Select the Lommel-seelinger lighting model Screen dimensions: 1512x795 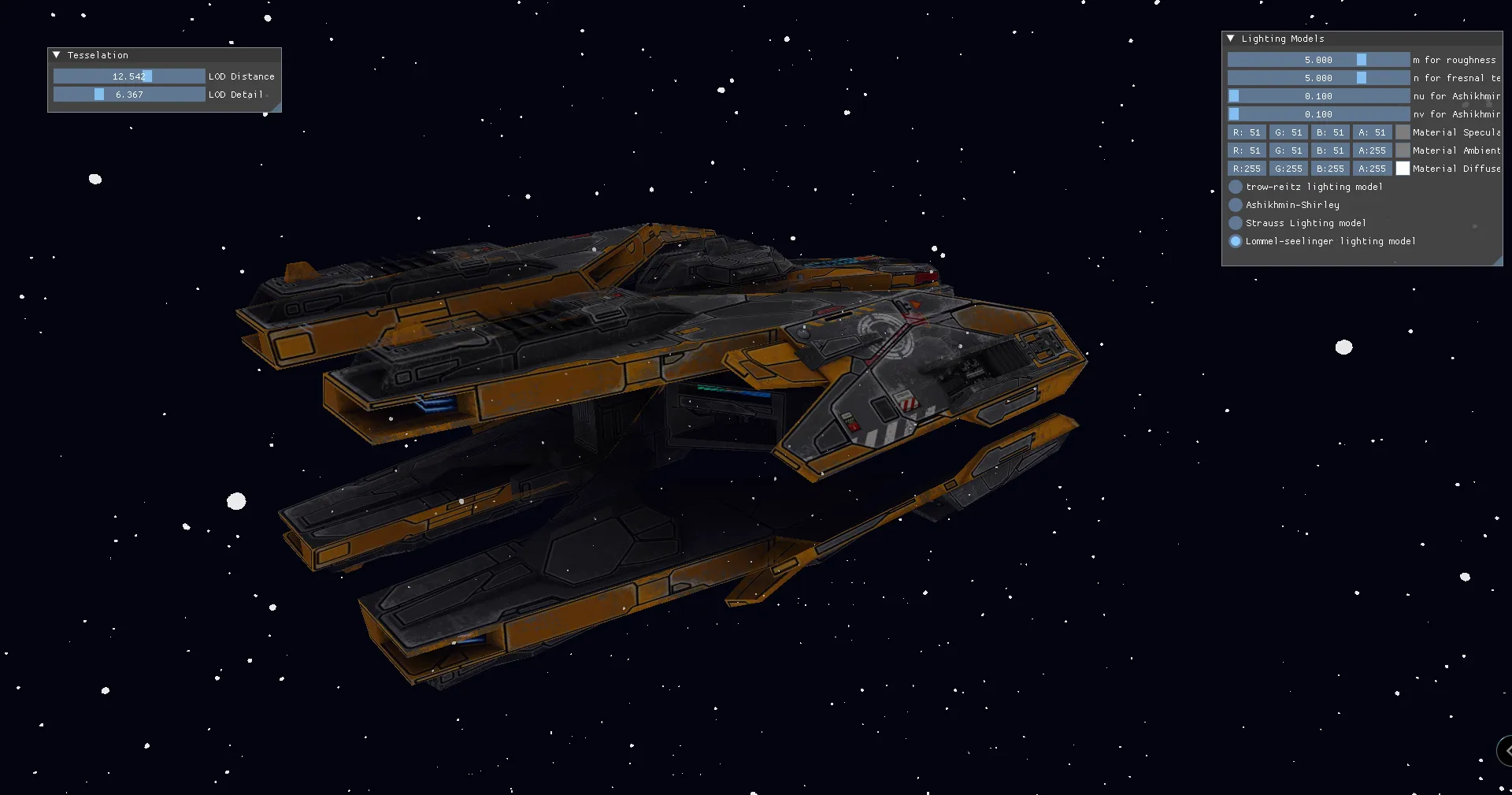pos(1236,241)
